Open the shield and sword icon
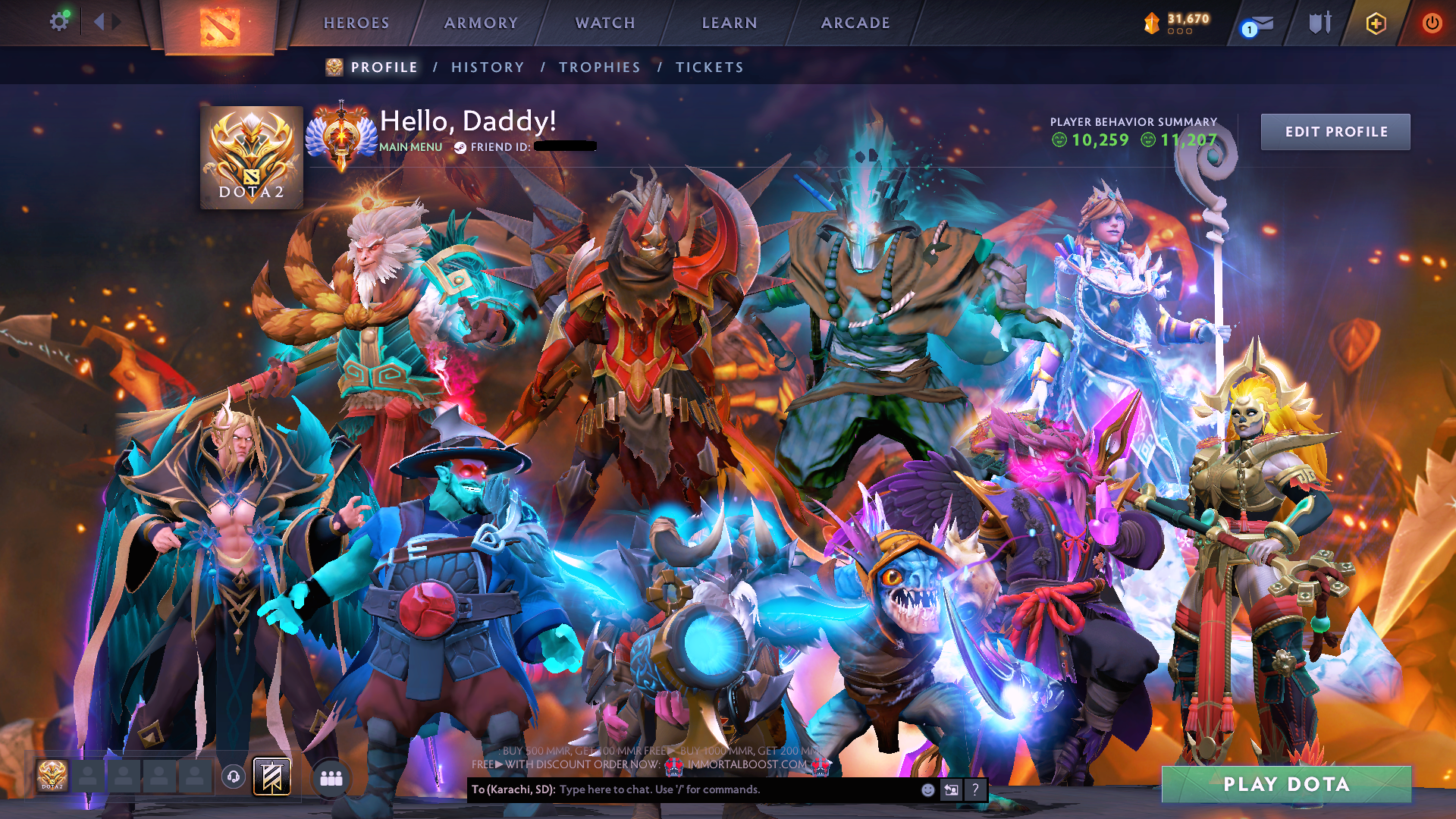This screenshot has width=1456, height=819. point(1319,24)
